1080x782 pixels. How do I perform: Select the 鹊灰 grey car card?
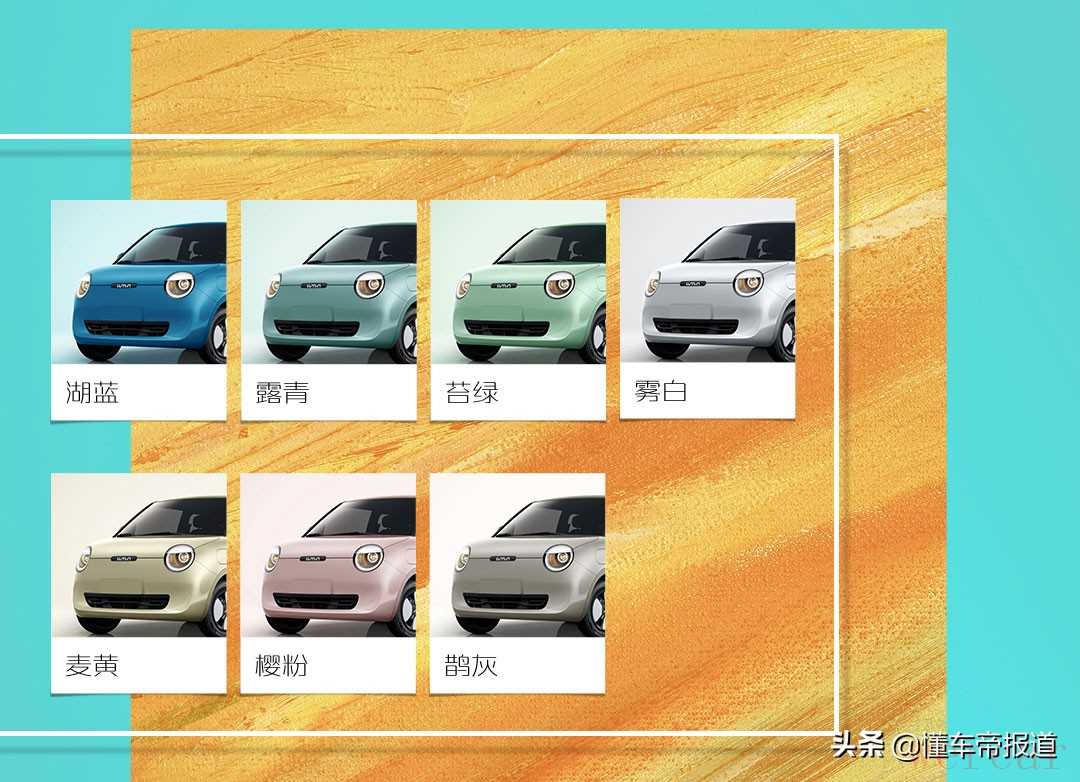(517, 583)
